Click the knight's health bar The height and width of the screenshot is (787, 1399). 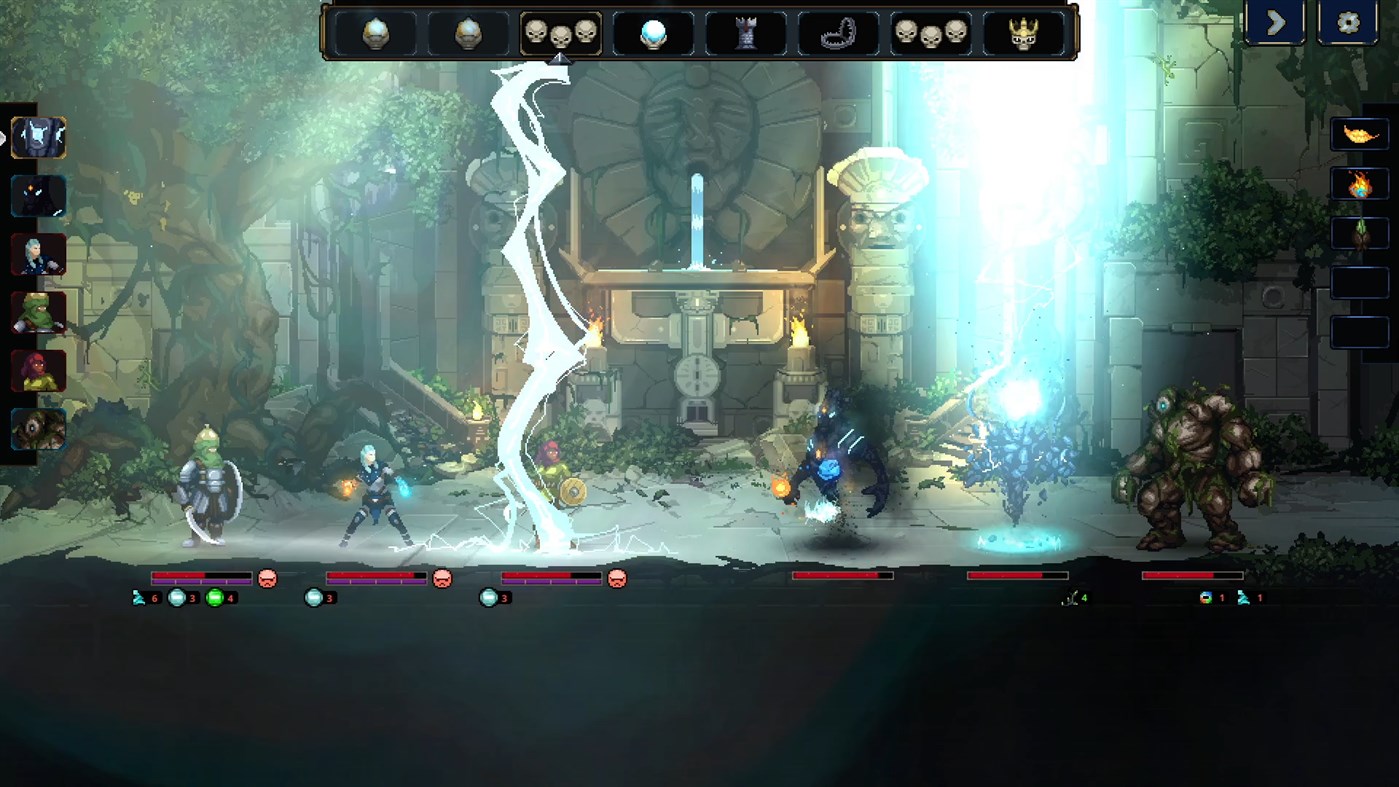(x=200, y=577)
